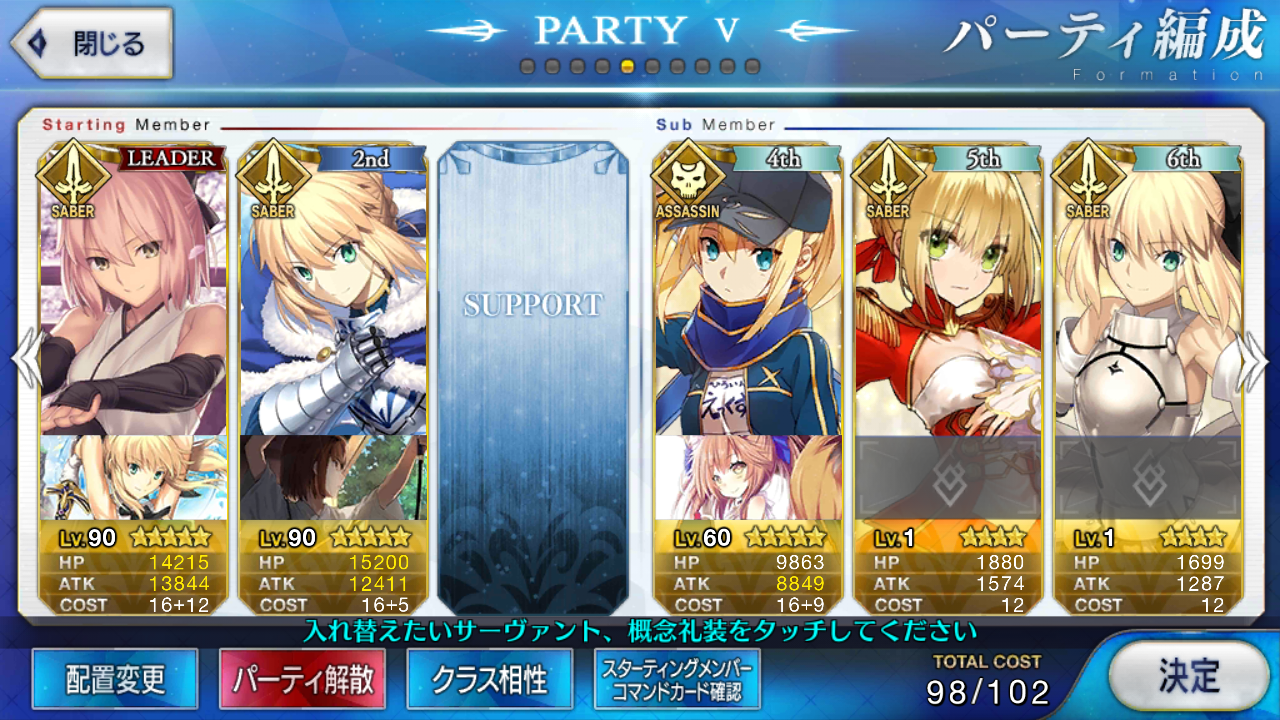
Task: Select the LEADER Saber servant card
Action: click(133, 300)
